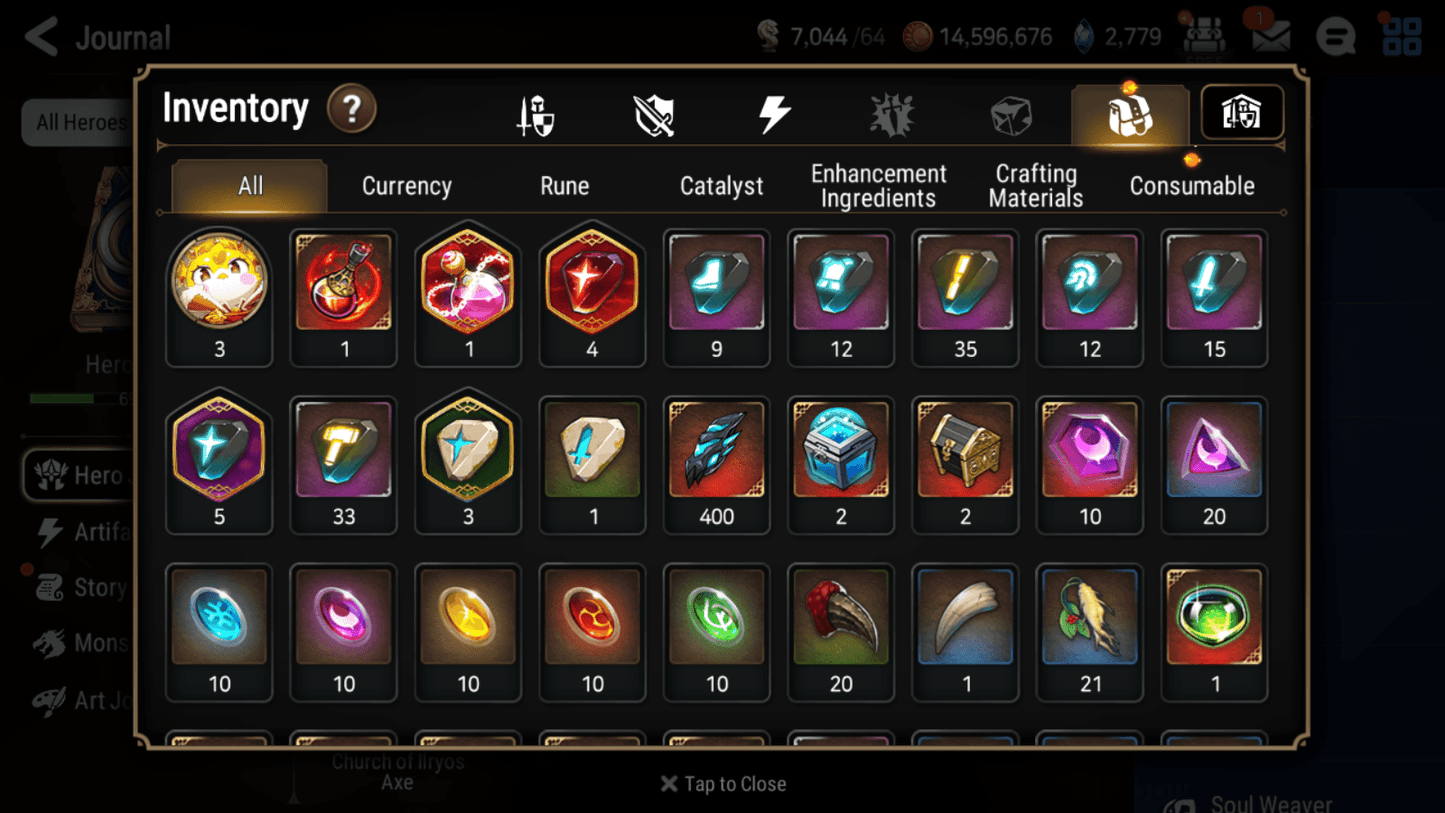Image resolution: width=1445 pixels, height=813 pixels.
Task: Select the cube-shaped inventory category icon
Action: (1010, 113)
